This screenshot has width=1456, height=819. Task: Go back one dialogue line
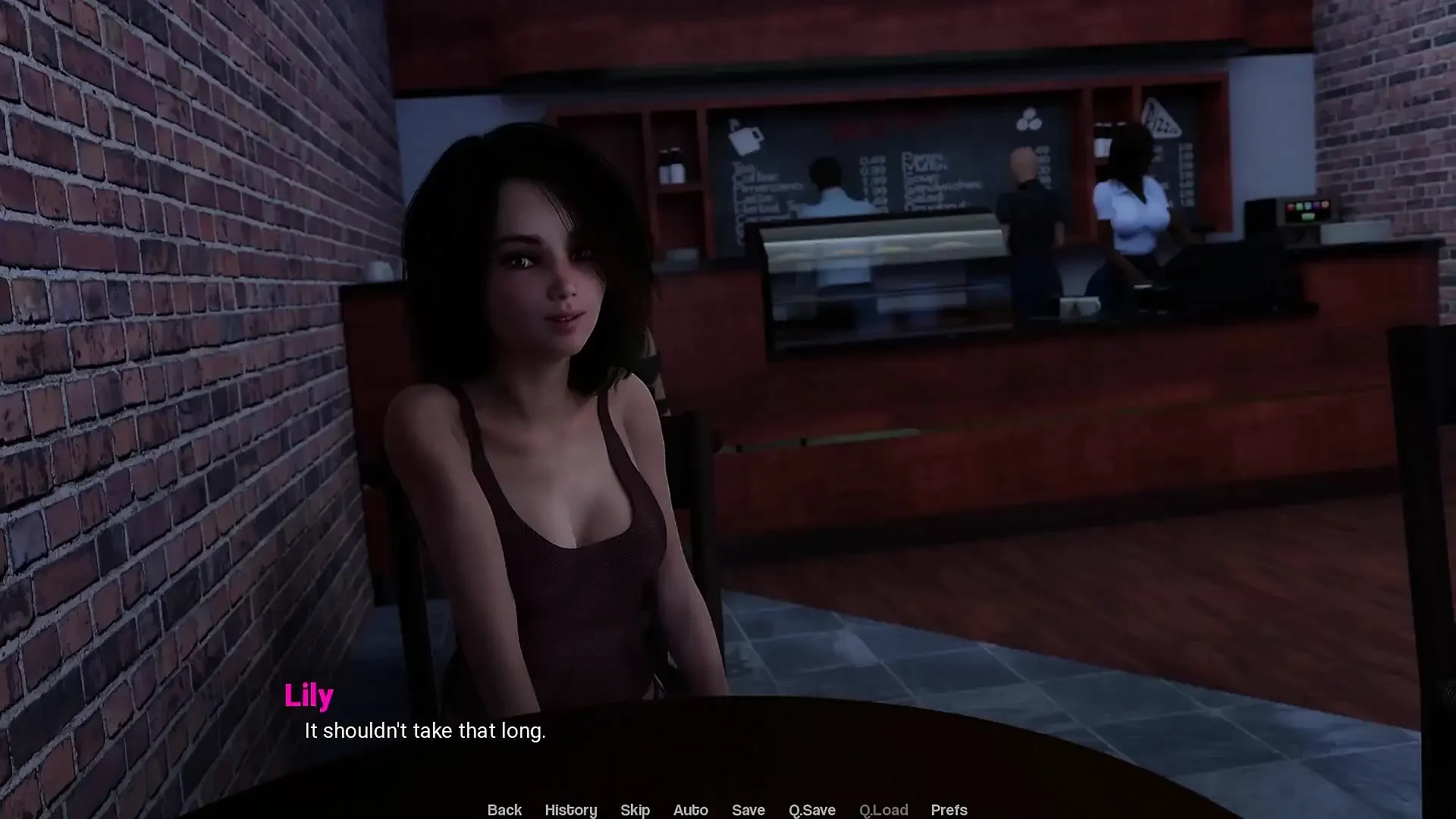[504, 810]
